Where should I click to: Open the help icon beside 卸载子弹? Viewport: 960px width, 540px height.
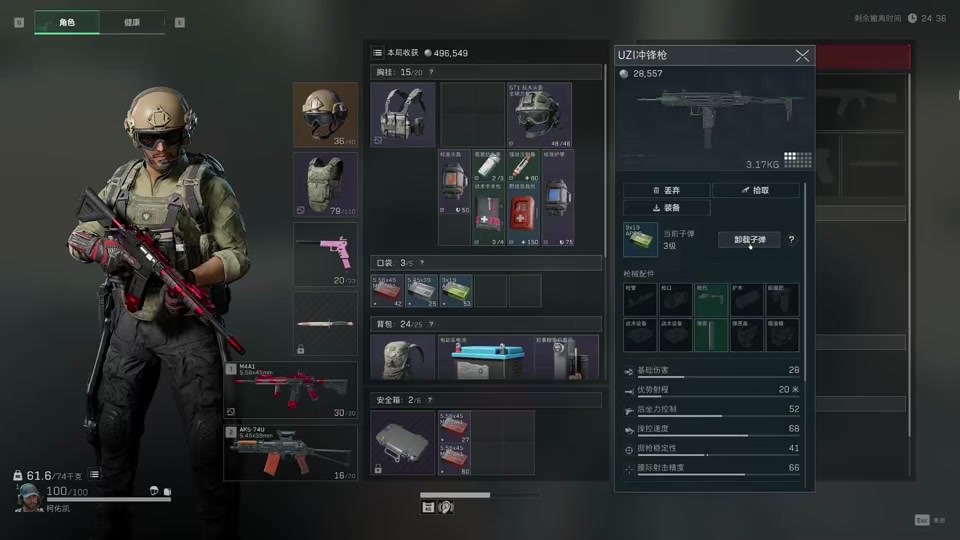792,240
